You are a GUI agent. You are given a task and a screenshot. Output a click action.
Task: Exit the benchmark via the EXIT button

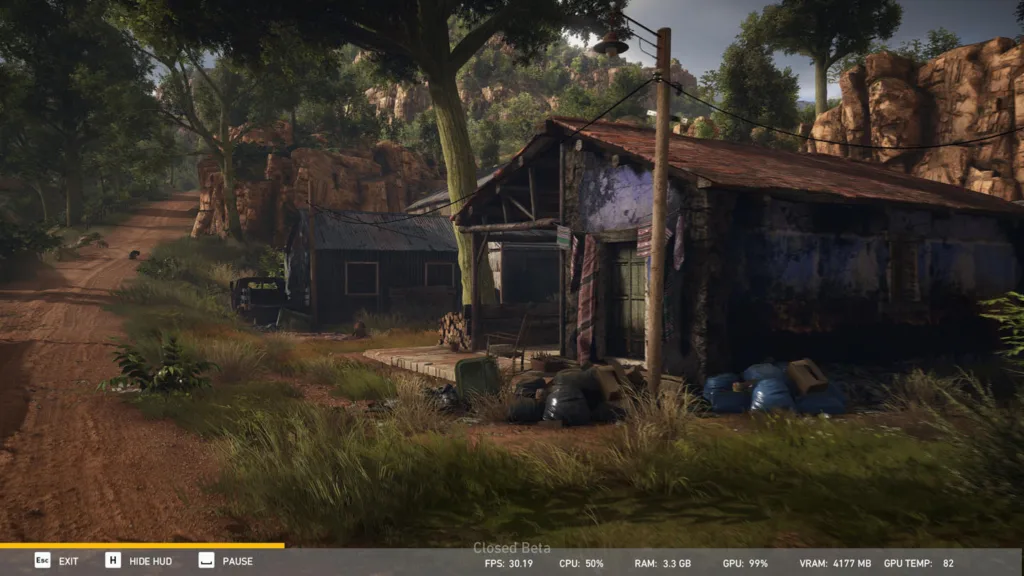tap(57, 561)
